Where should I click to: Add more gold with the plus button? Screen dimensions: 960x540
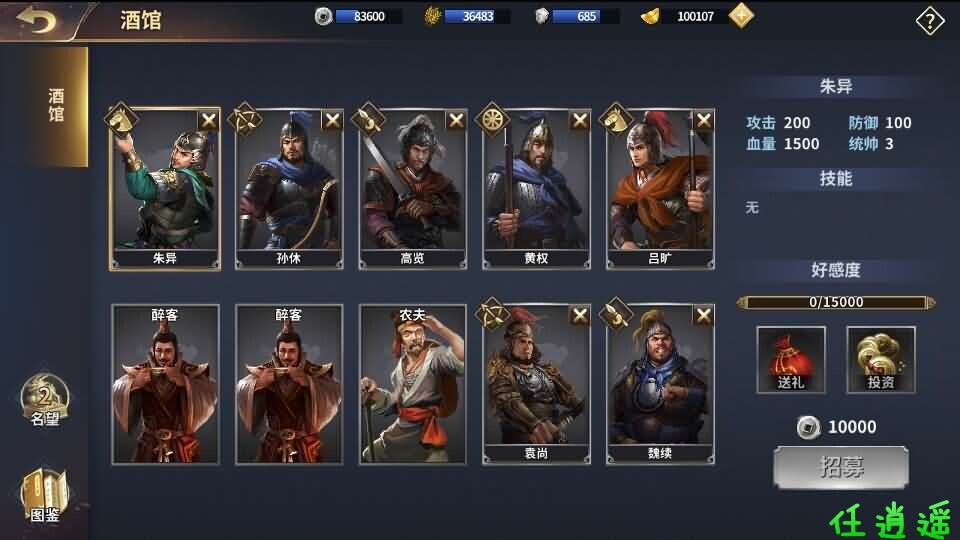pyautogui.click(x=741, y=16)
